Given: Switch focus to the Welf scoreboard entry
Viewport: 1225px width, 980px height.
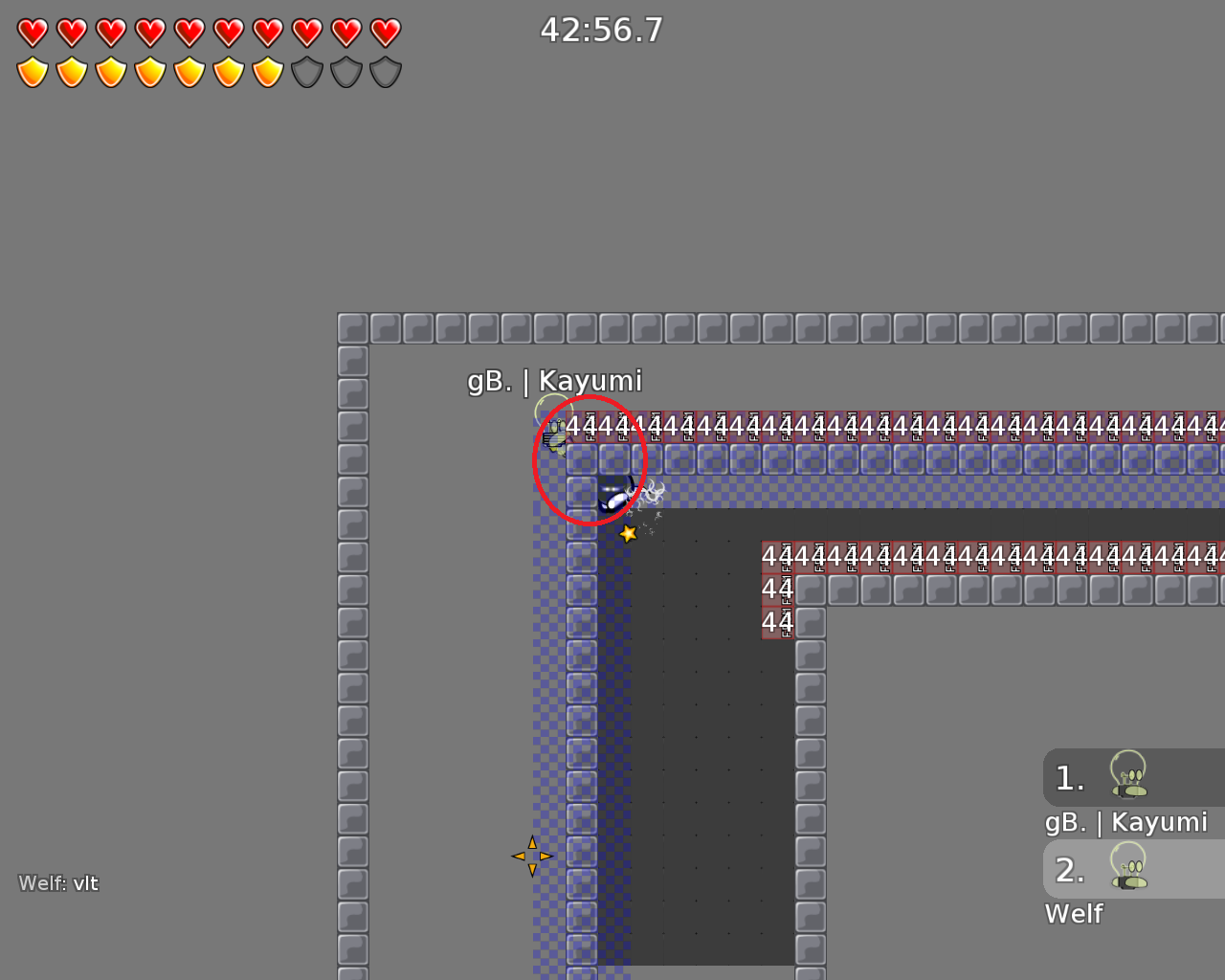Looking at the screenshot, I should point(1074,914).
